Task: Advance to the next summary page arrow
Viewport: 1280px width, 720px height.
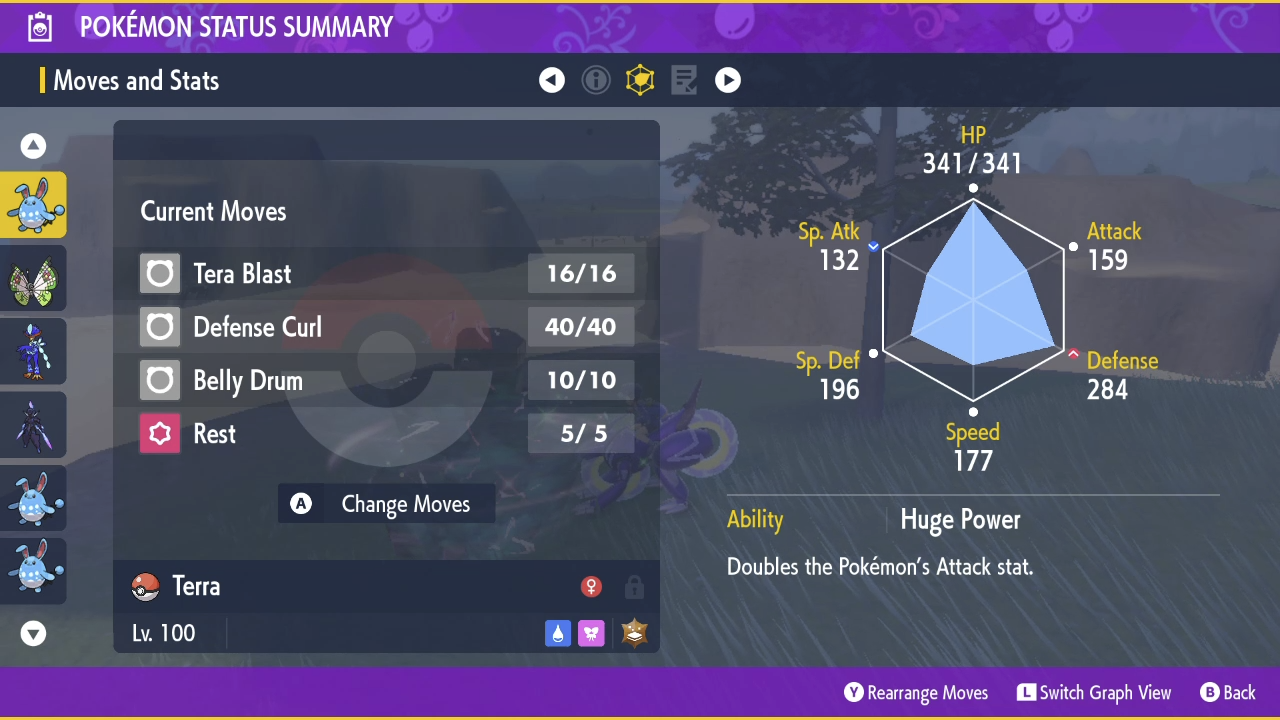Action: [x=728, y=80]
